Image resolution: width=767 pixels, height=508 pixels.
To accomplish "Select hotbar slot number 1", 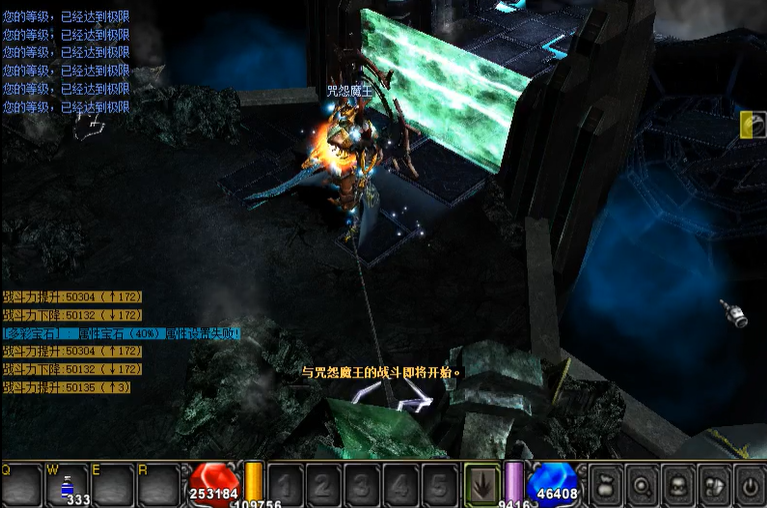I will coord(286,486).
